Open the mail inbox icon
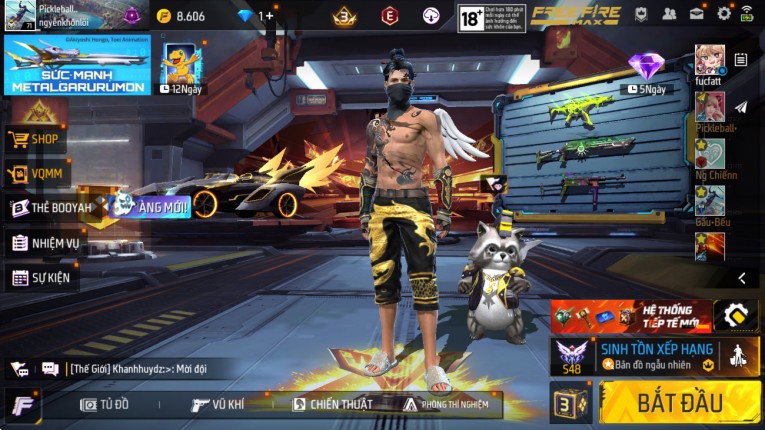 696,14
